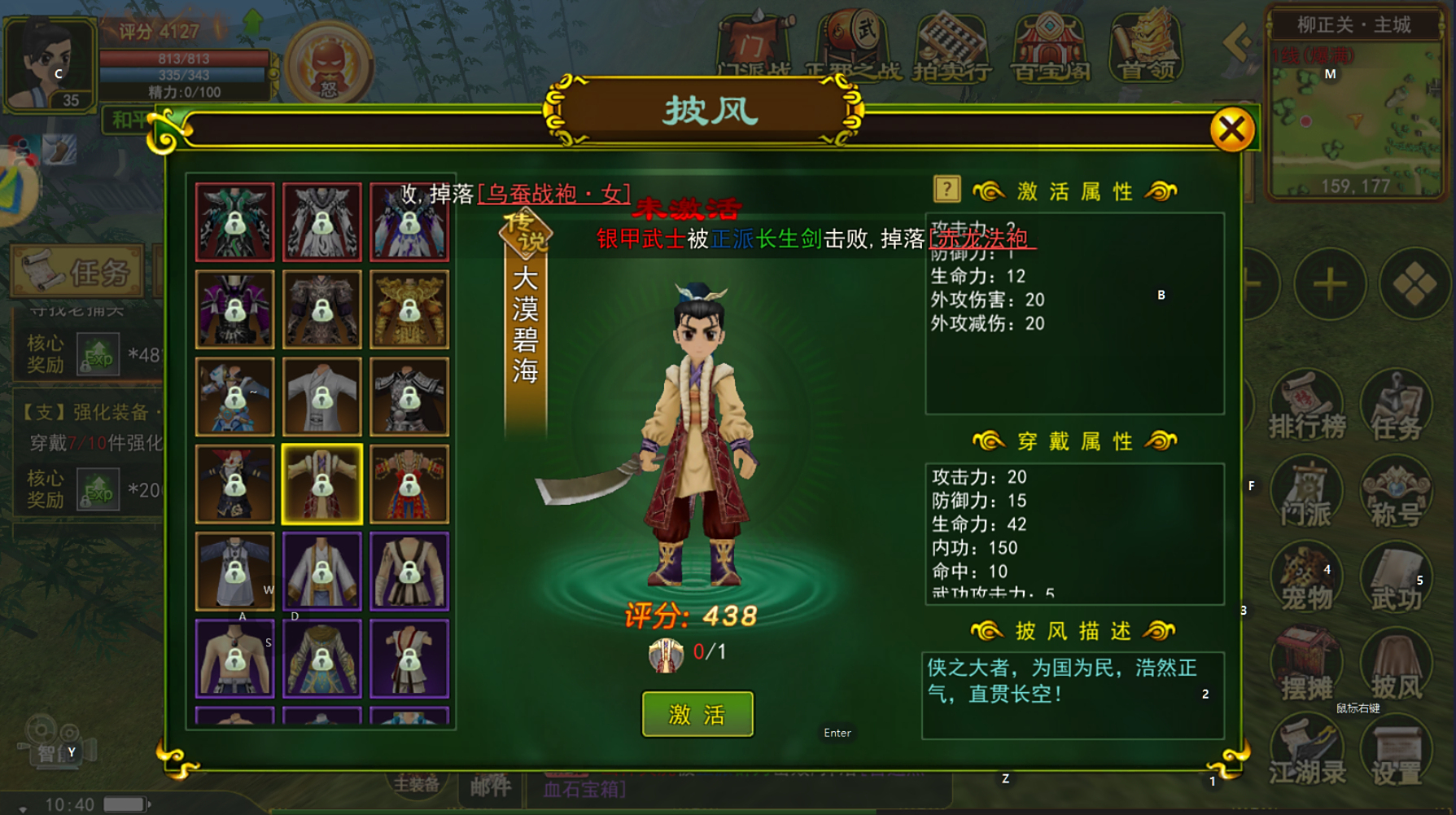The image size is (1456, 815).
Task: Click the 乌蚕战袍·女 item link
Action: (554, 194)
